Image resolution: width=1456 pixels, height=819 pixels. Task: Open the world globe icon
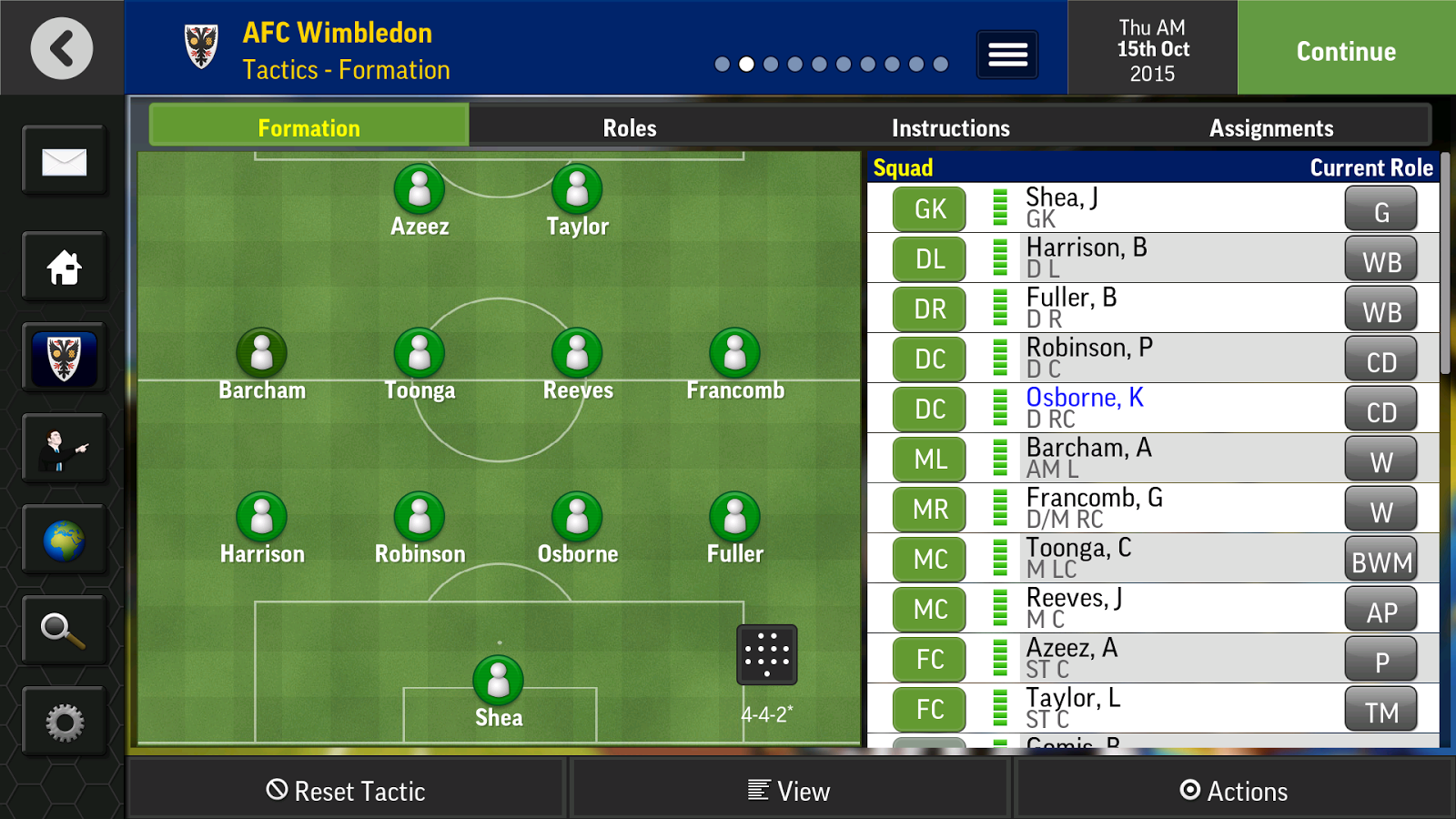[x=62, y=539]
